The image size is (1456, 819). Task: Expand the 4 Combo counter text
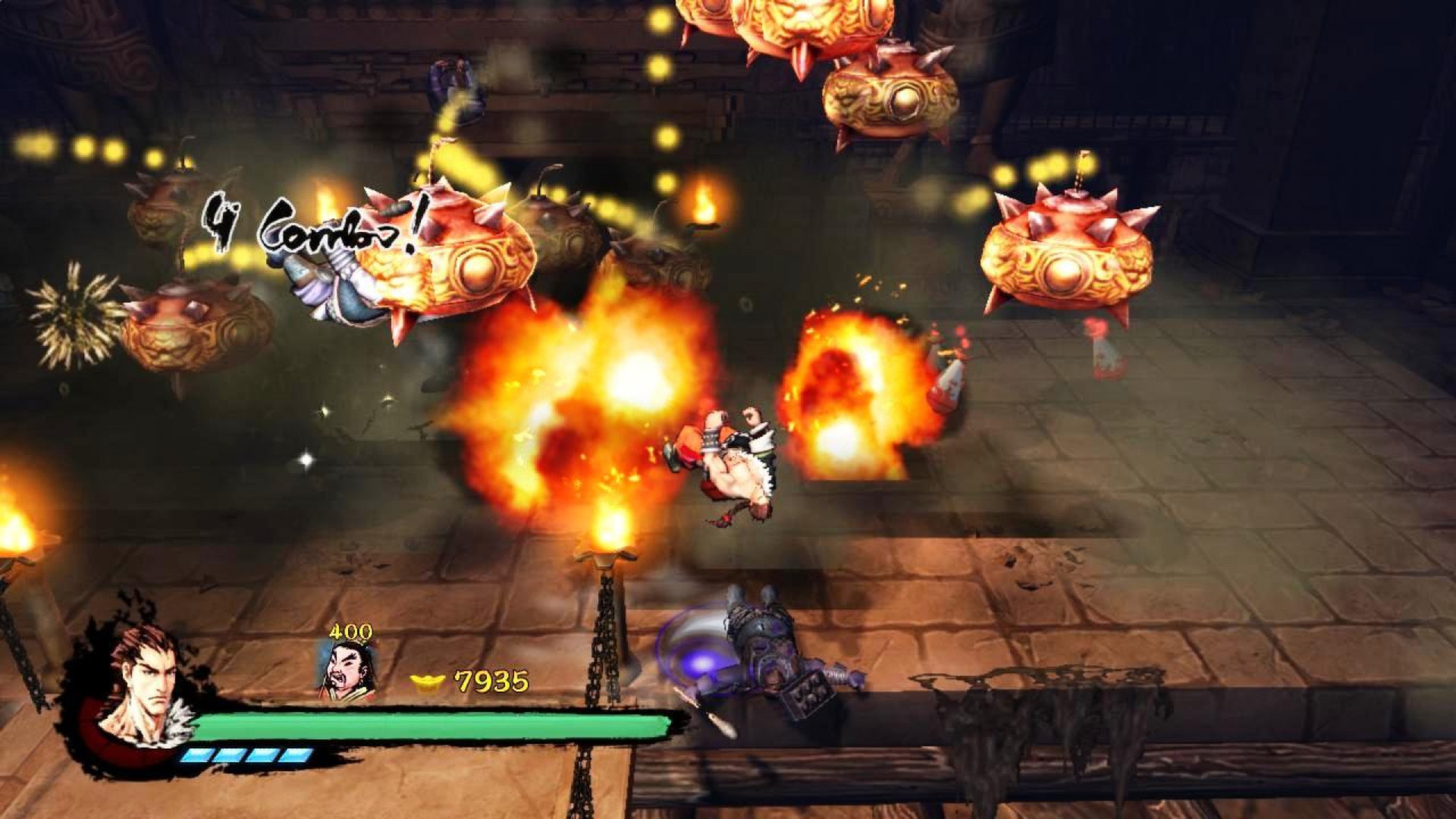[311, 224]
